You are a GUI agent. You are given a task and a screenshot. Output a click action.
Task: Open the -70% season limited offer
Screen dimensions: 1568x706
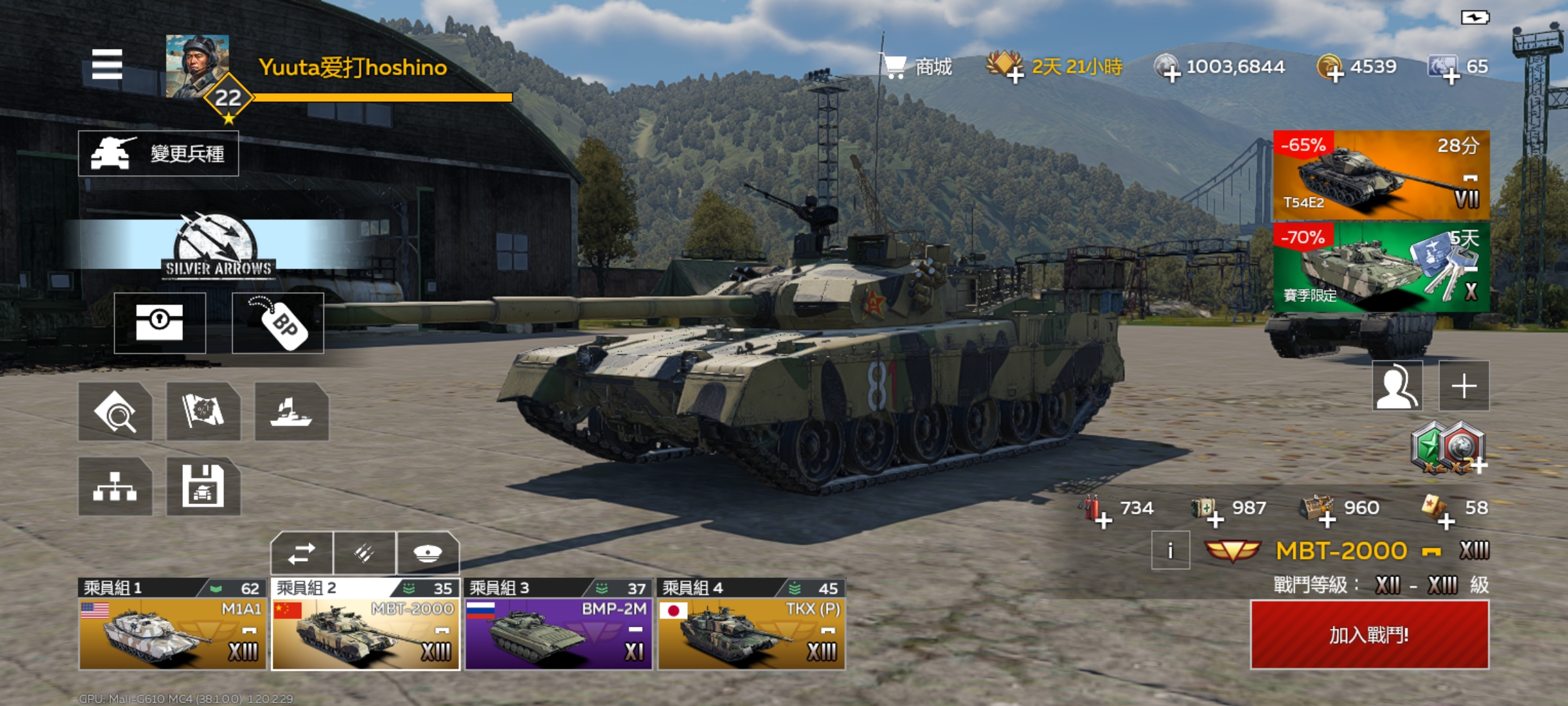[x=1381, y=267]
